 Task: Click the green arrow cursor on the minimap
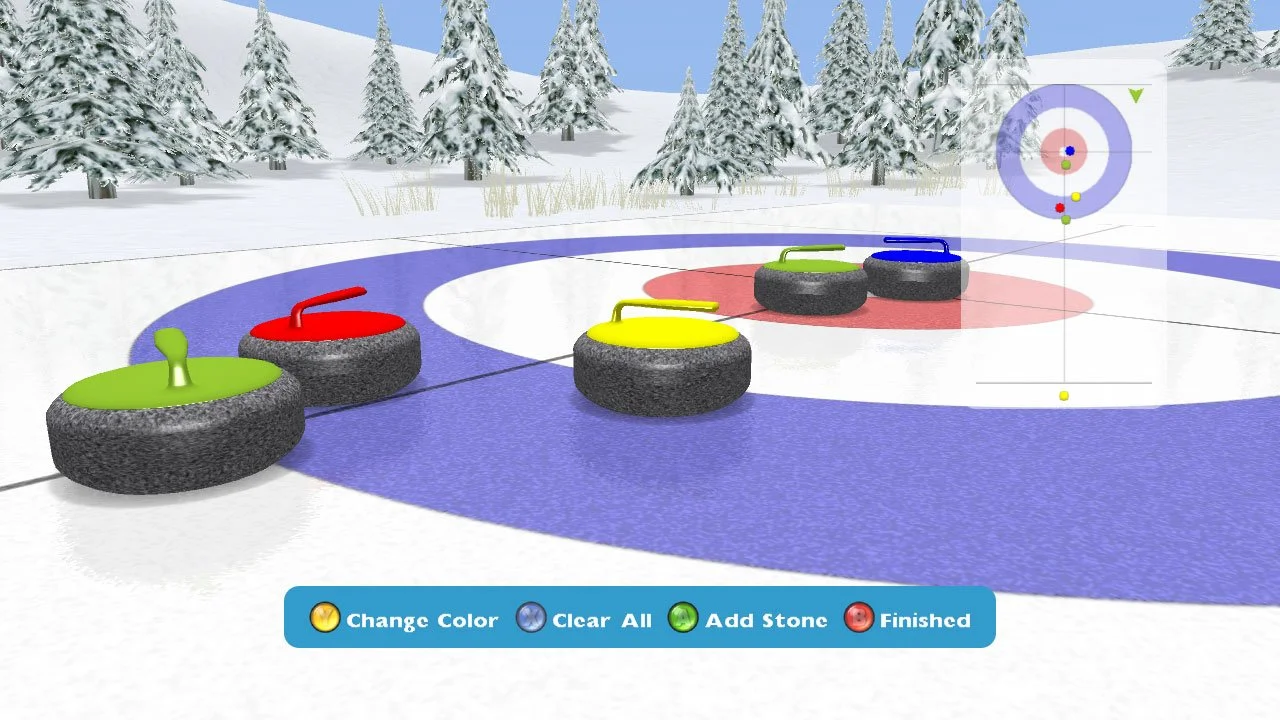(x=1135, y=95)
